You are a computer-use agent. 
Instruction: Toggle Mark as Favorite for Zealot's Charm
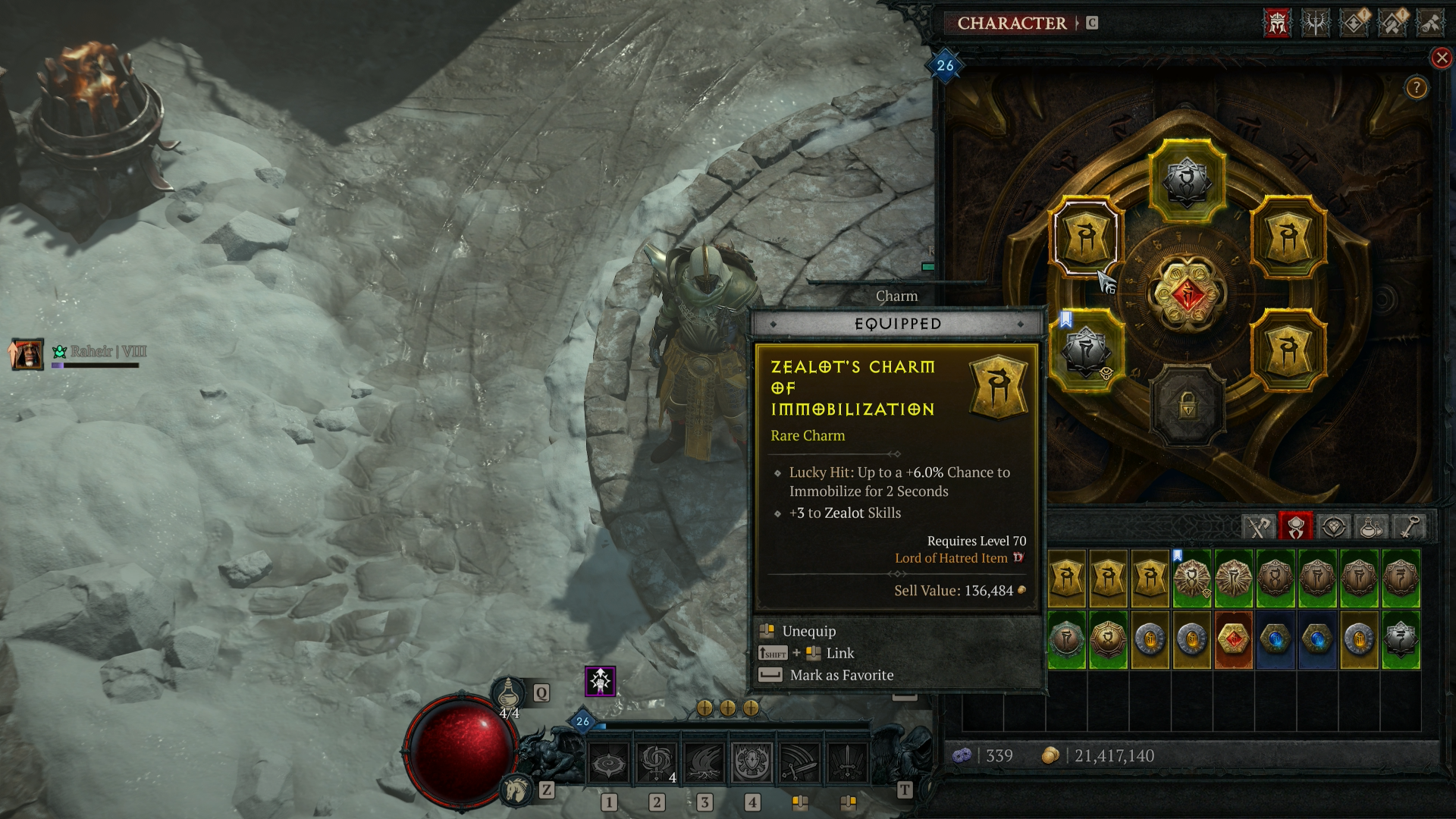842,674
